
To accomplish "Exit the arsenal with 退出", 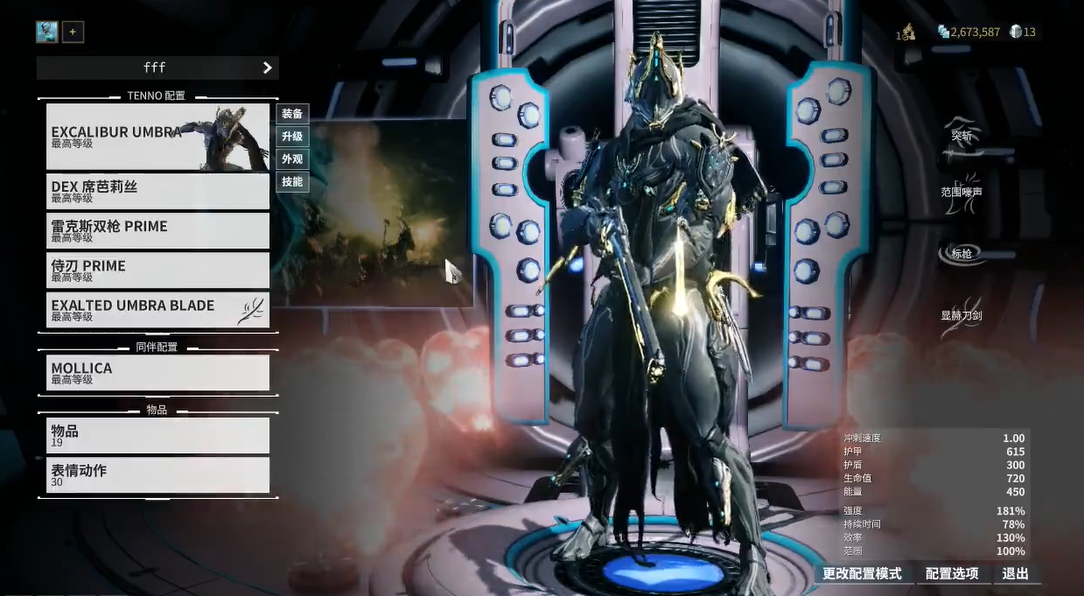I will tap(1015, 574).
